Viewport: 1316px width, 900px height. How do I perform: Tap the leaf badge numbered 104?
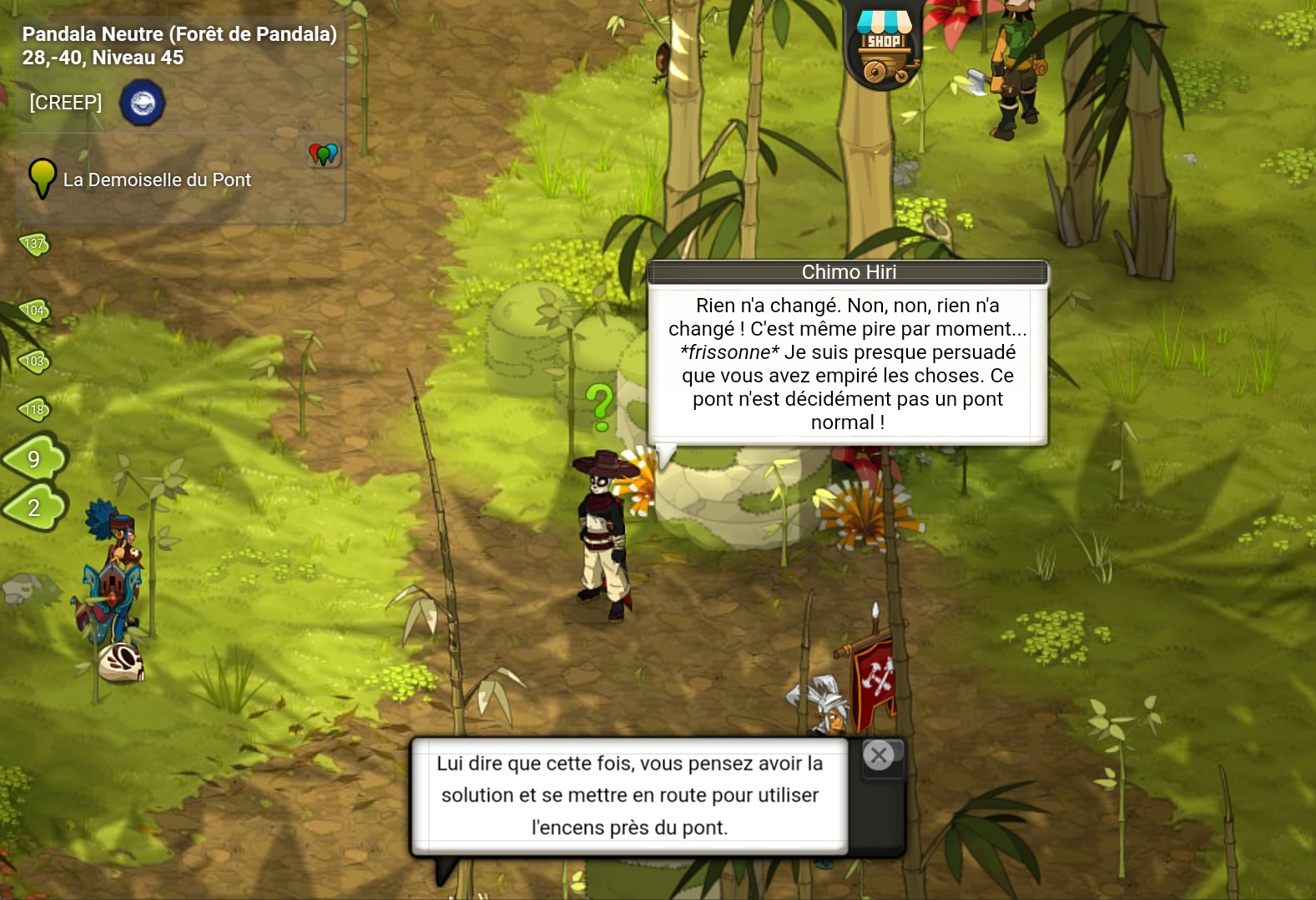tap(35, 311)
